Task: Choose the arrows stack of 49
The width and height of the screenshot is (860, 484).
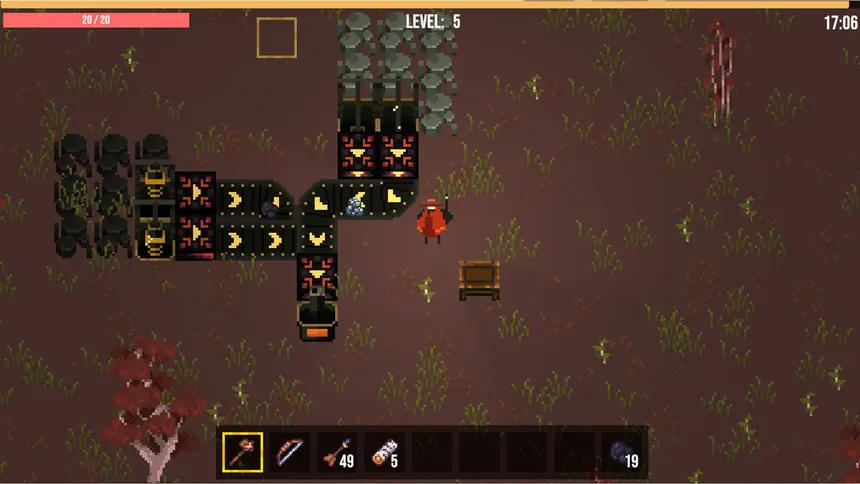Action: 338,452
